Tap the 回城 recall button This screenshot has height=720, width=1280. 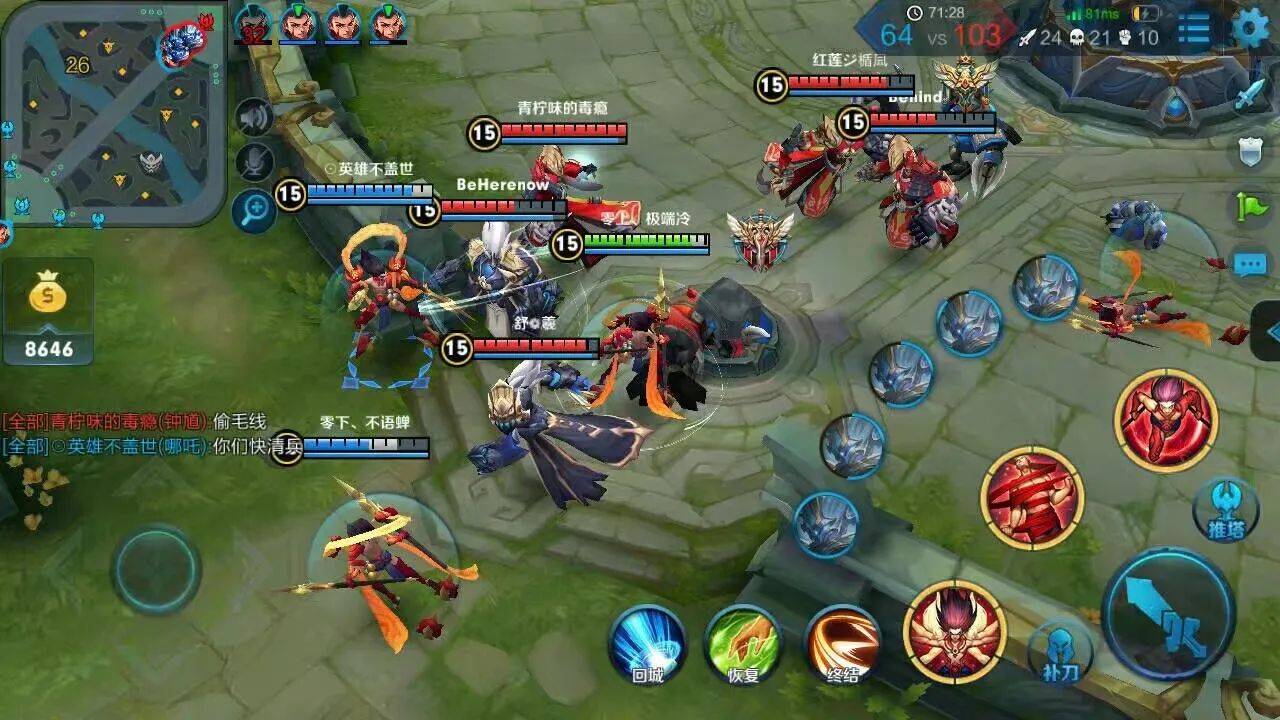(x=647, y=640)
